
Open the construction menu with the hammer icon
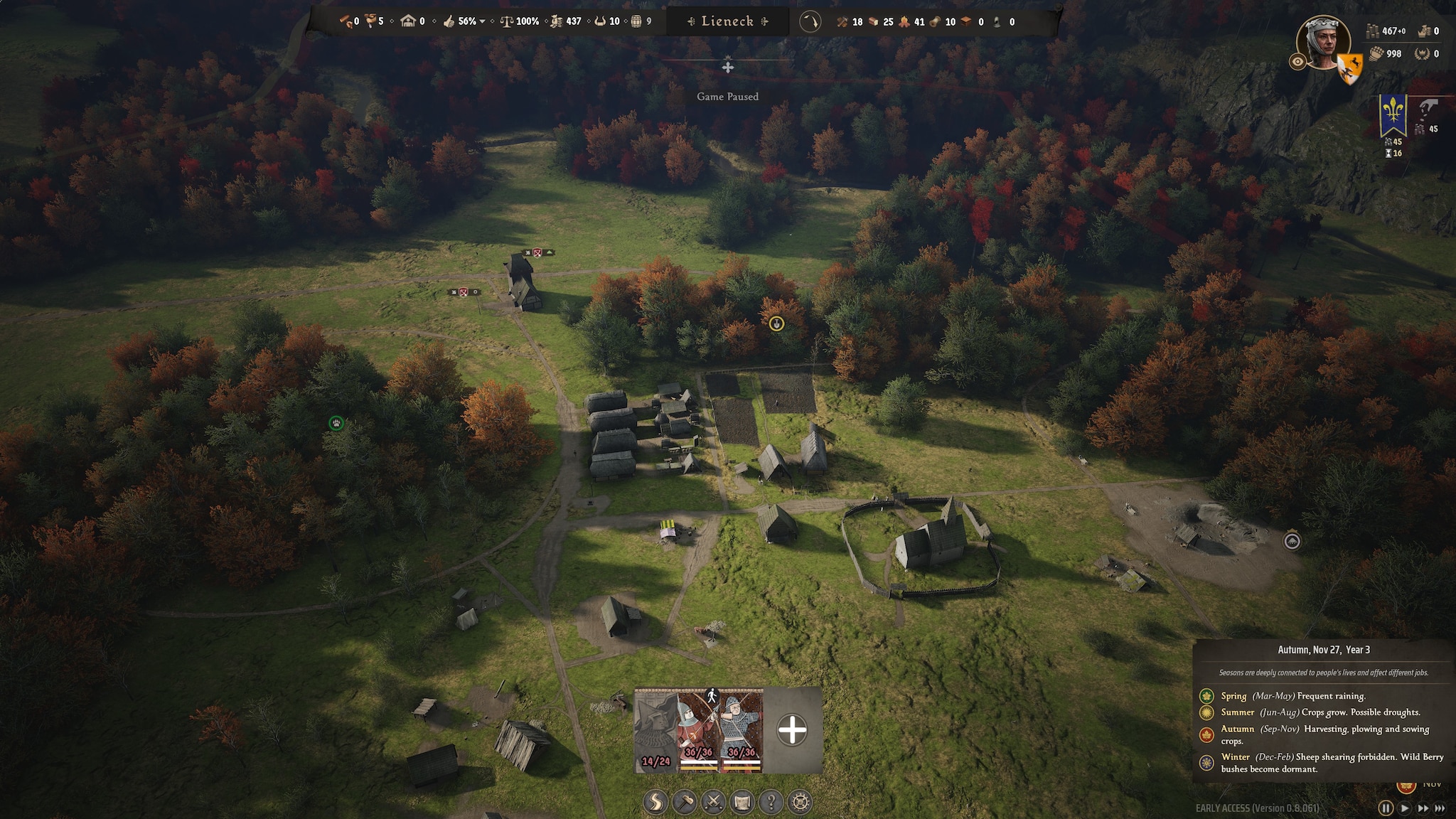[x=684, y=801]
